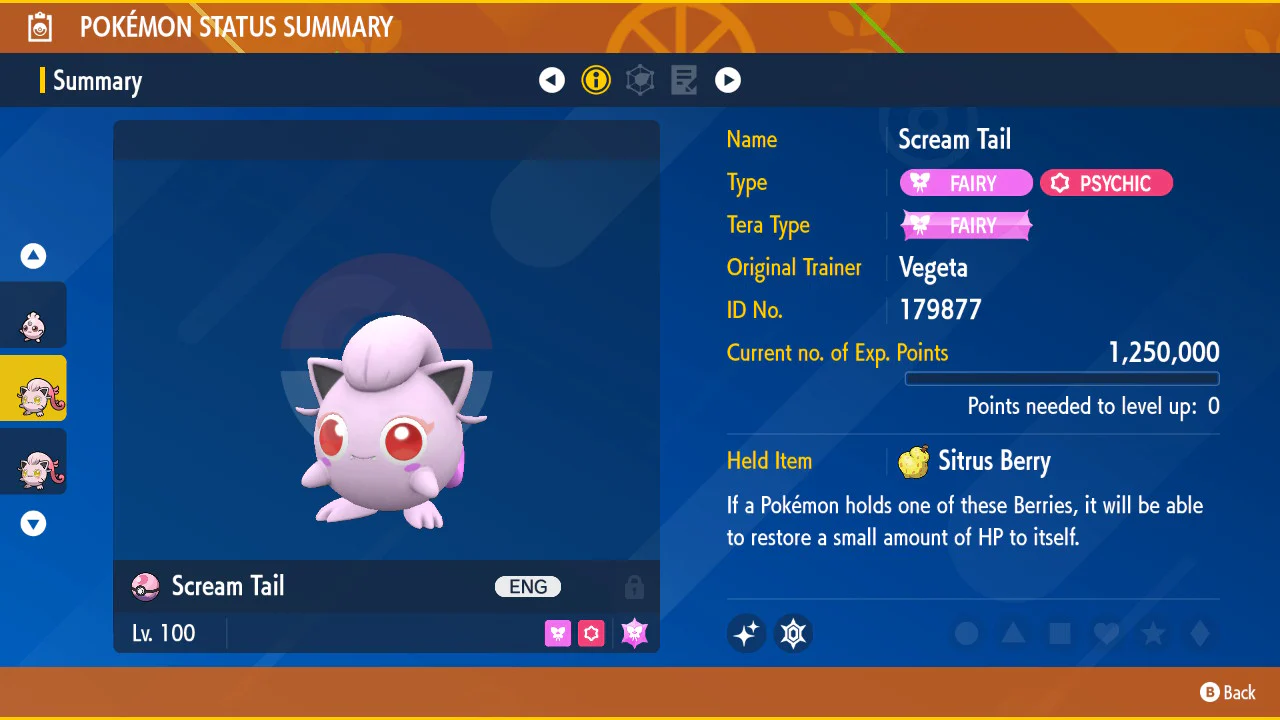Toggle the diamond marking
Screen dimensions: 1280x720
click(1199, 633)
